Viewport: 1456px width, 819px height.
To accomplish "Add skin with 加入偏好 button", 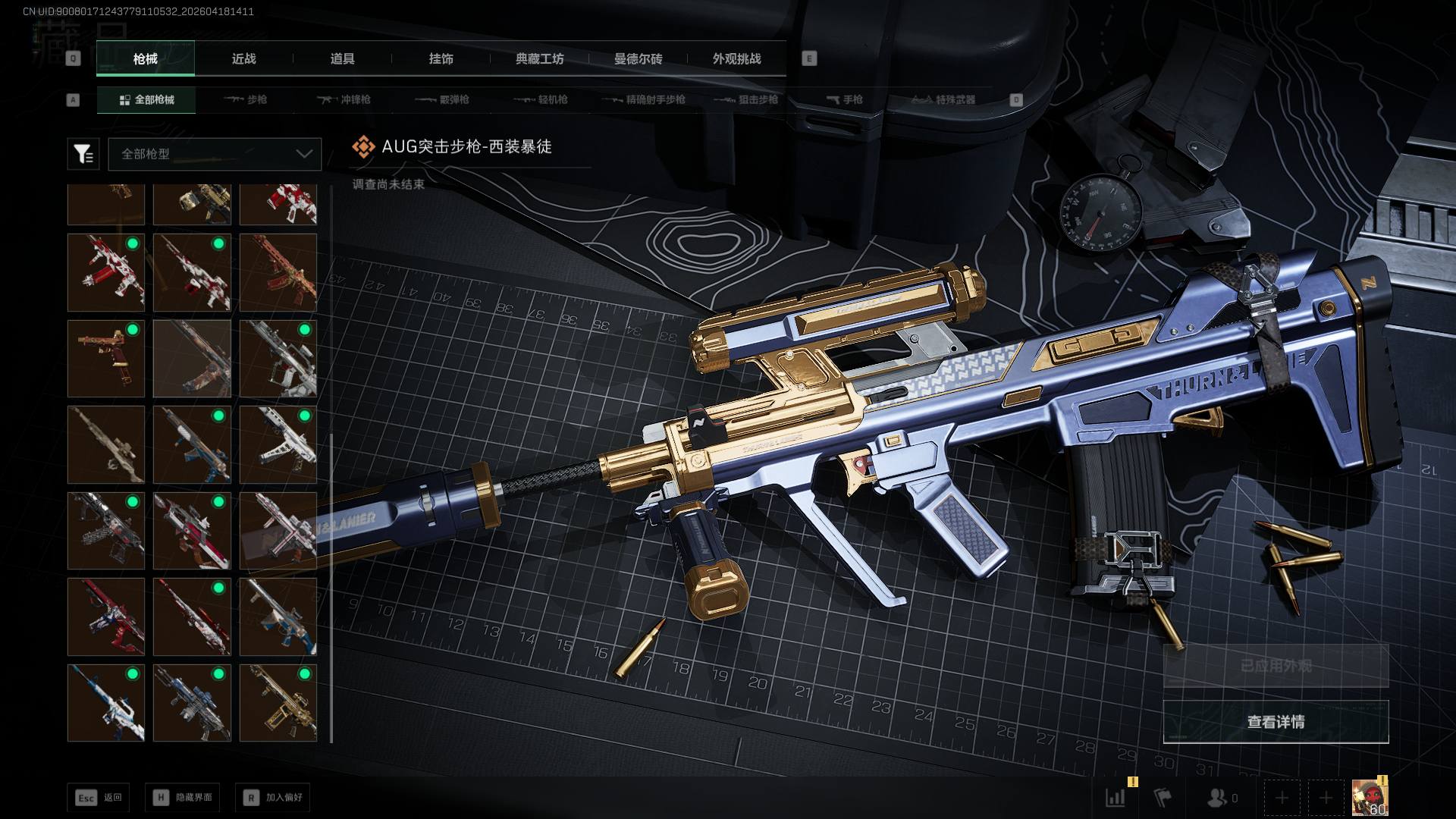I will click(x=273, y=798).
